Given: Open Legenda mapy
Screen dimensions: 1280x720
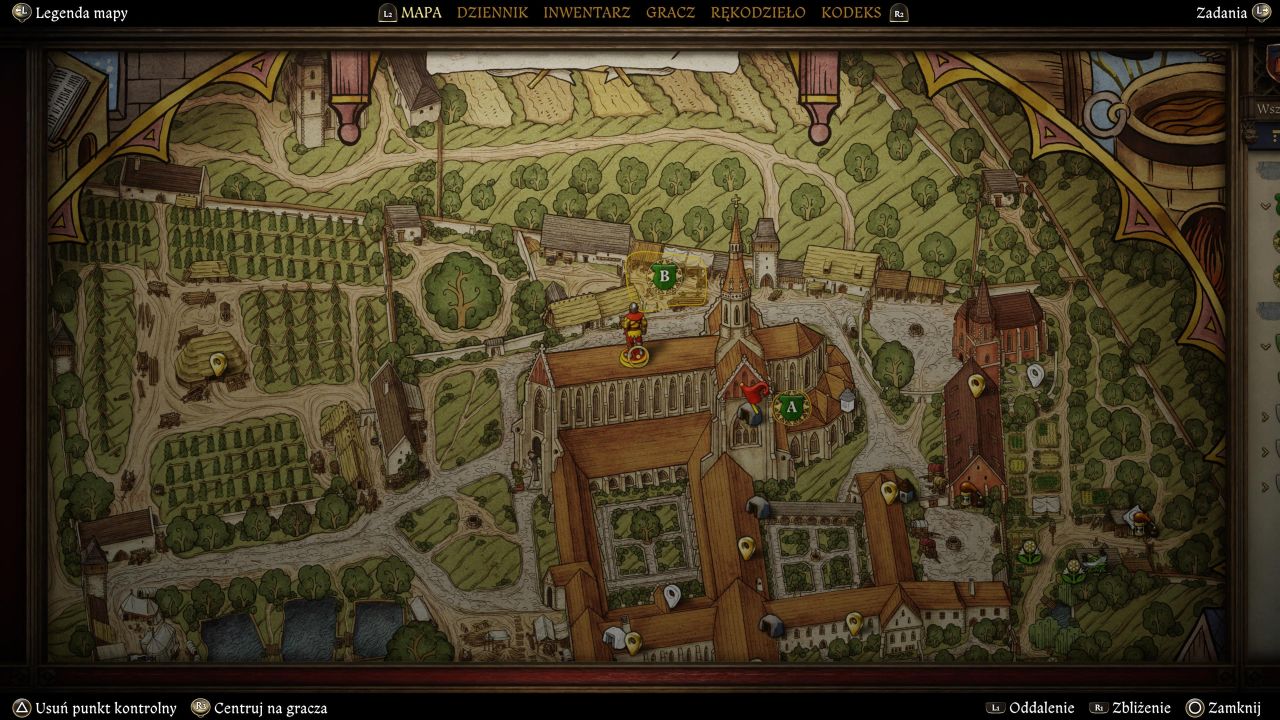Looking at the screenshot, I should [x=81, y=13].
